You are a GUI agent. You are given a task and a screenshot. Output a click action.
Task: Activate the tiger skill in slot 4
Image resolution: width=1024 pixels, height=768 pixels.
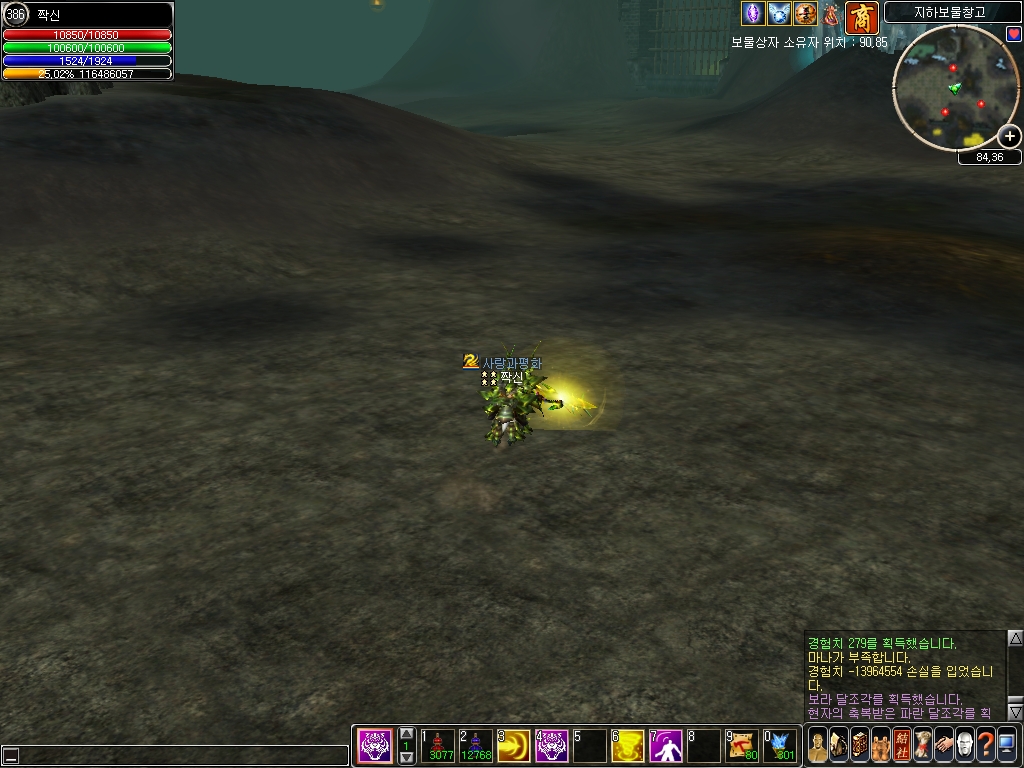coord(553,746)
